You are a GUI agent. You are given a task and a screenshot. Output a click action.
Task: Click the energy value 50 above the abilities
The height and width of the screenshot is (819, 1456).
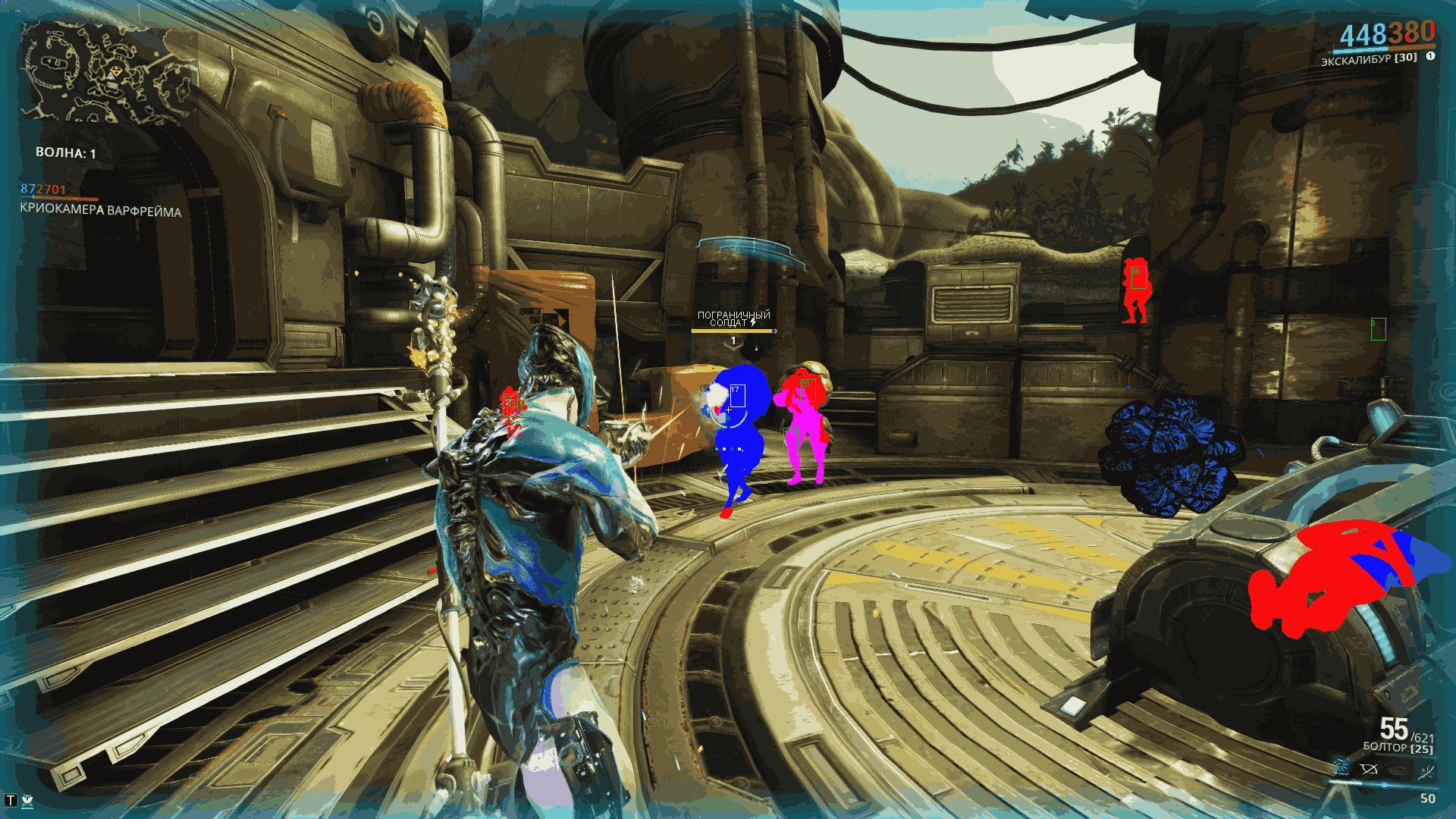[1429, 799]
